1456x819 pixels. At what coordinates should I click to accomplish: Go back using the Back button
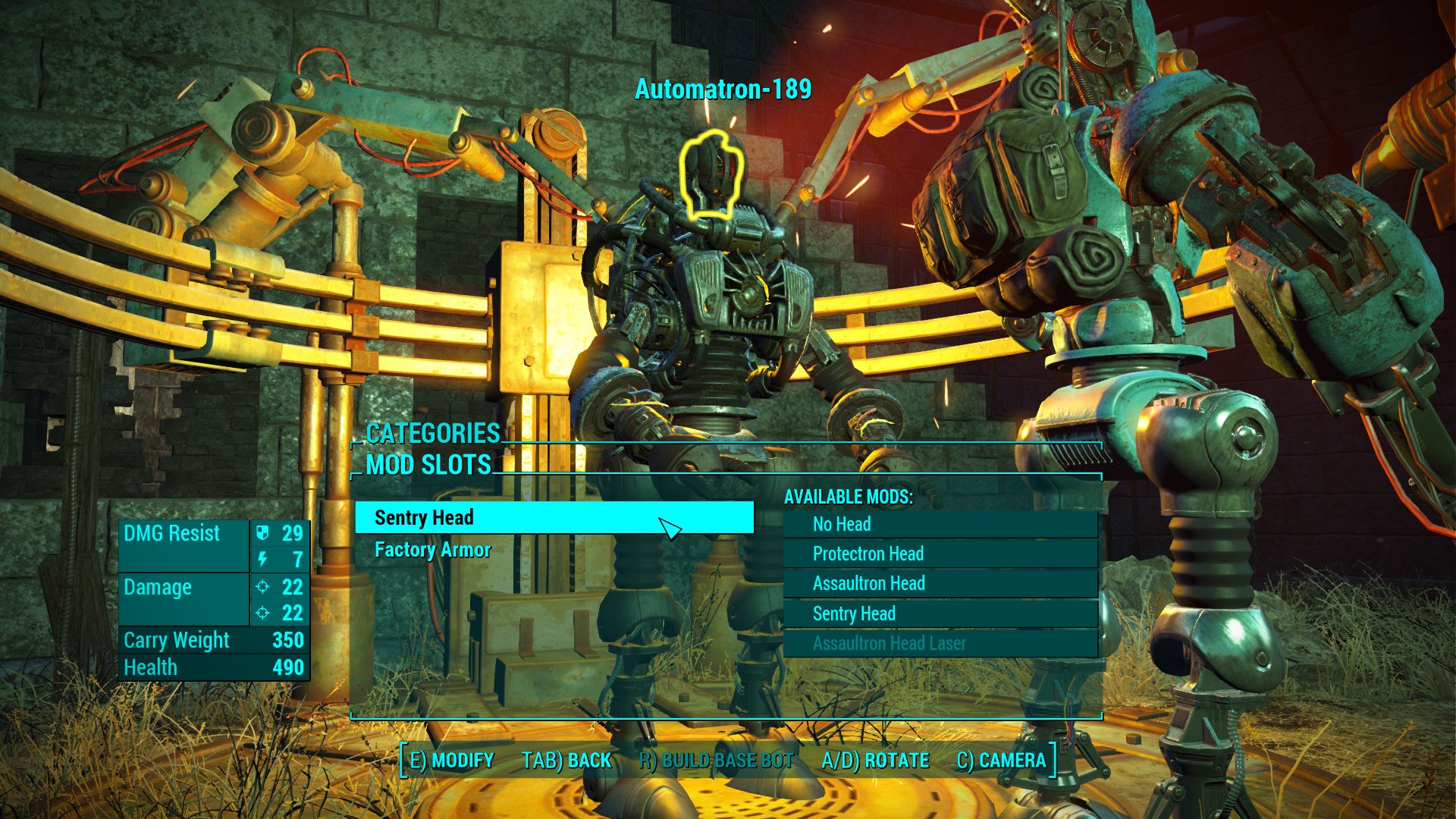pyautogui.click(x=566, y=761)
